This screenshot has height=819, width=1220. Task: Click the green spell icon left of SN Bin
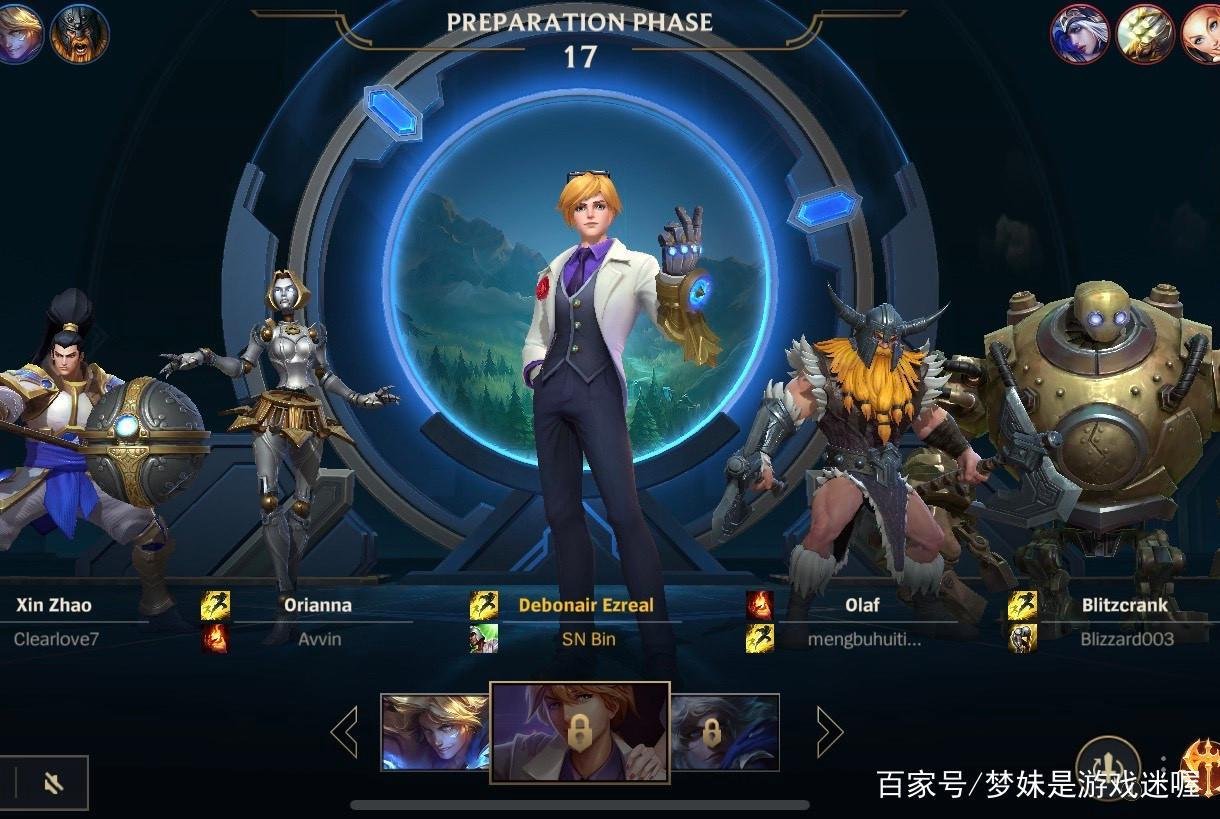pos(484,638)
